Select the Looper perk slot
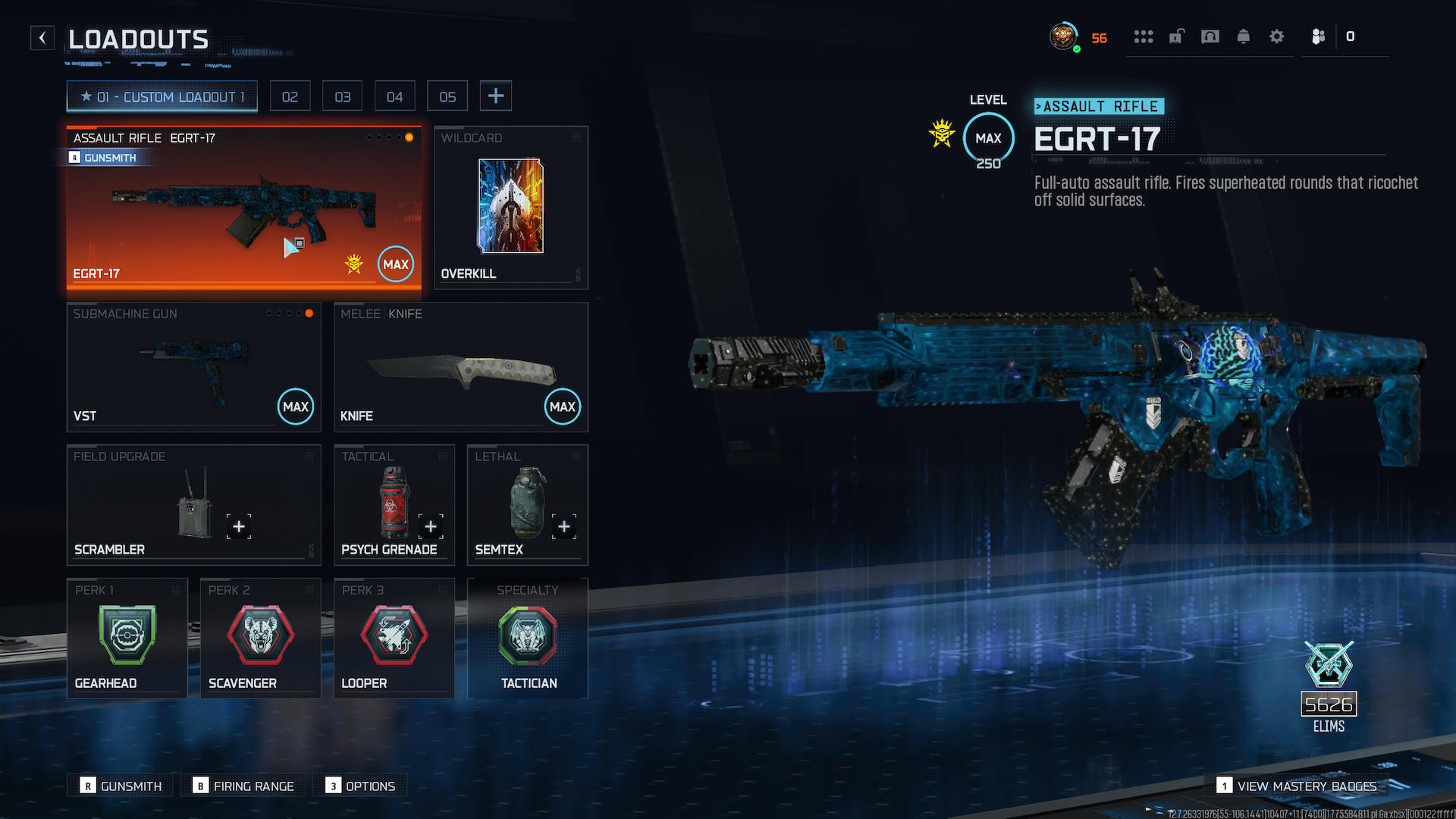 coord(394,639)
